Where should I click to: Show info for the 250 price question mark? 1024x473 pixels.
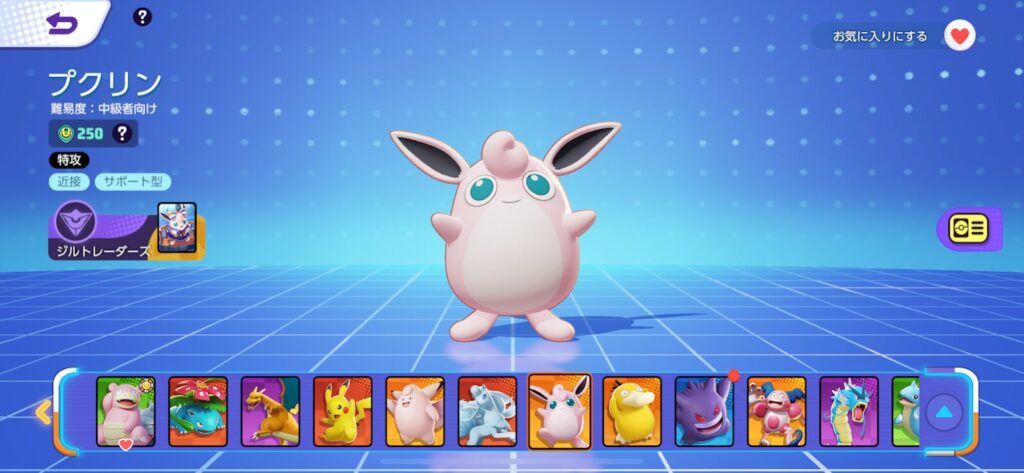point(123,133)
